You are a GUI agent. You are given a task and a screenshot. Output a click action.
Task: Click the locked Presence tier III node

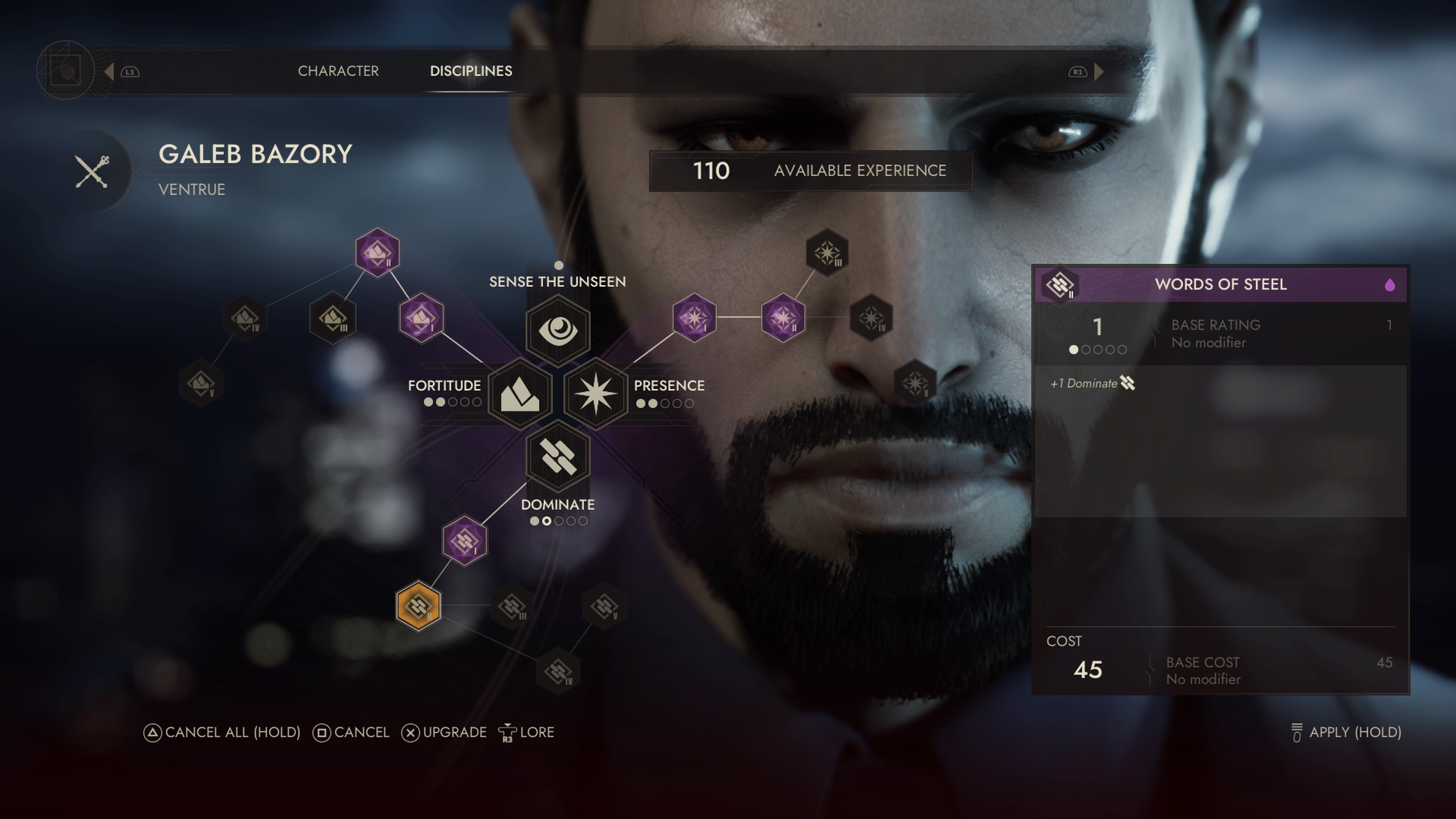[827, 252]
